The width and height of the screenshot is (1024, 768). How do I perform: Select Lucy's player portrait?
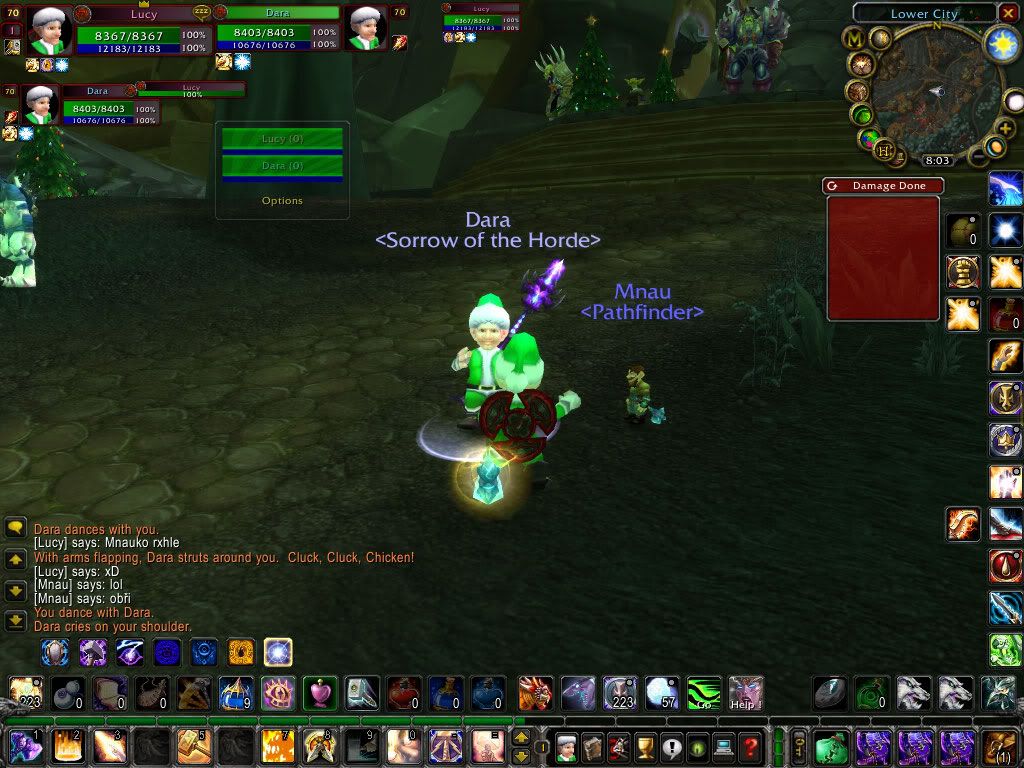coord(48,30)
